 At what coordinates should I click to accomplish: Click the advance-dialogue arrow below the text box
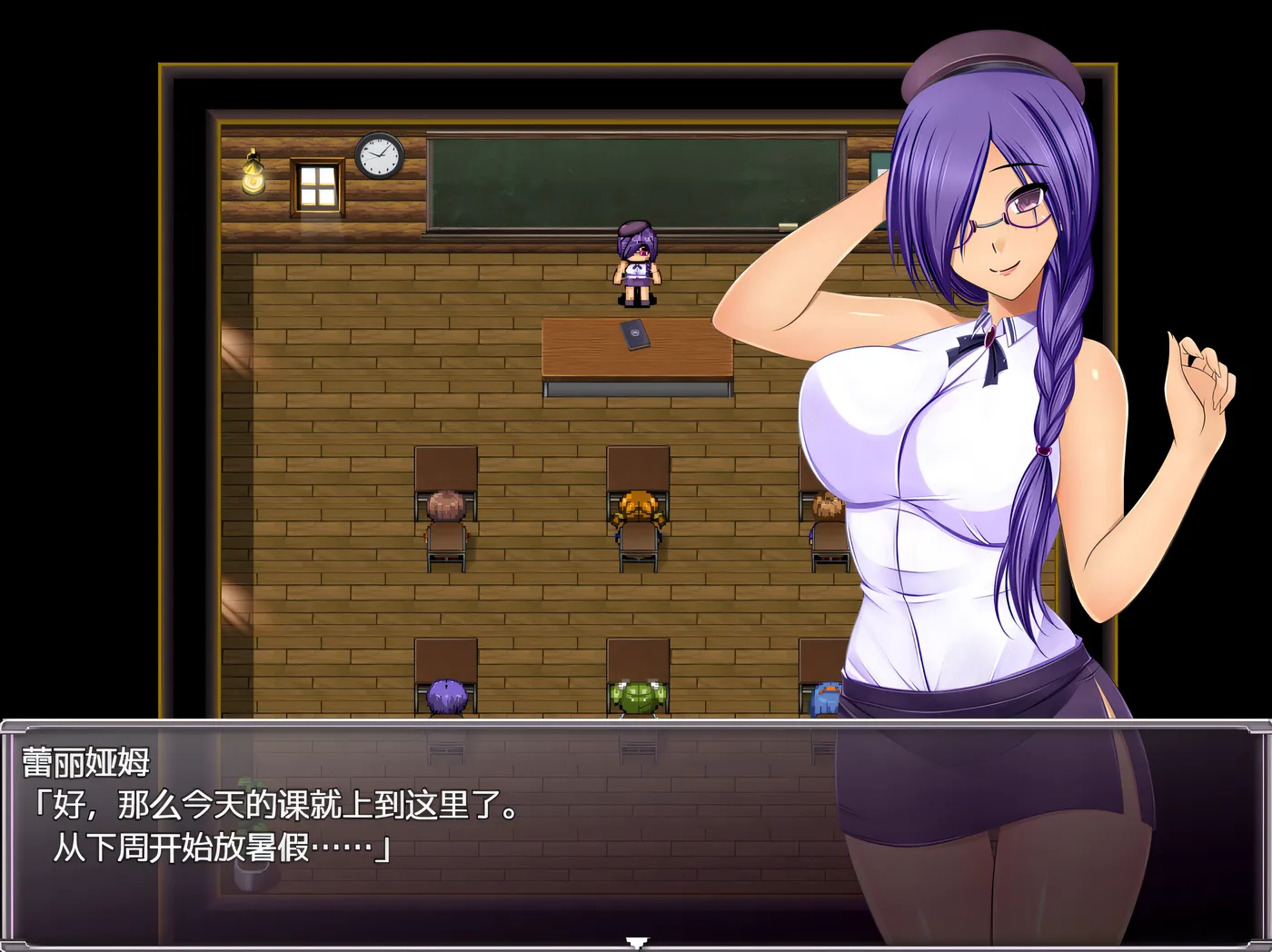click(636, 941)
